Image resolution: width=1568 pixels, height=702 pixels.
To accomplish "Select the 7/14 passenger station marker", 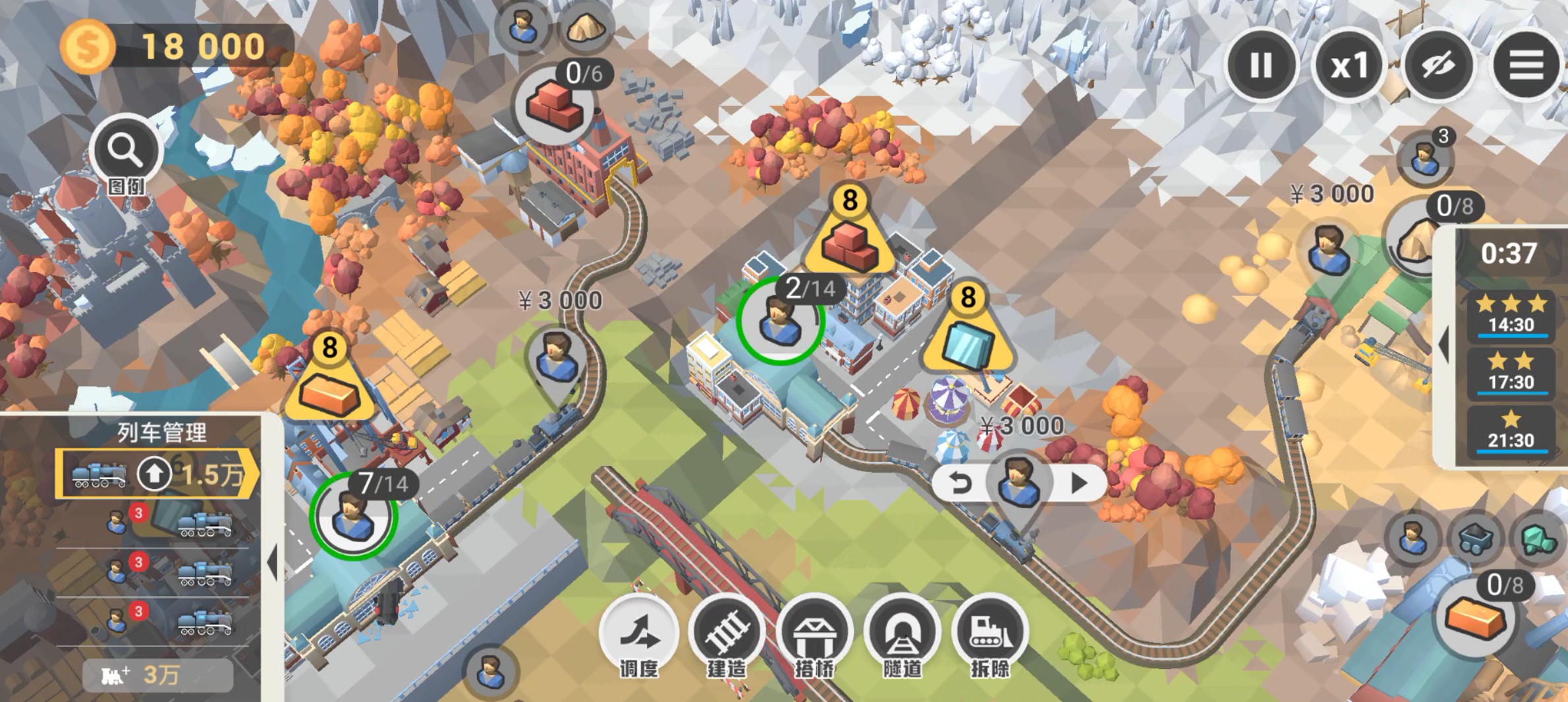I will tap(354, 515).
